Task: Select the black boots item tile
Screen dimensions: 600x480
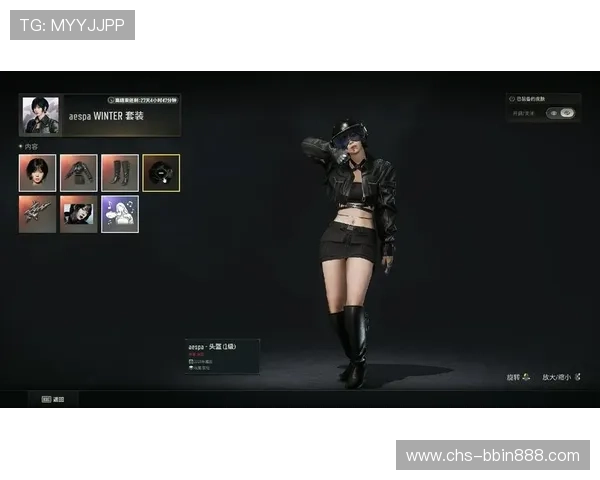Action: coord(120,173)
